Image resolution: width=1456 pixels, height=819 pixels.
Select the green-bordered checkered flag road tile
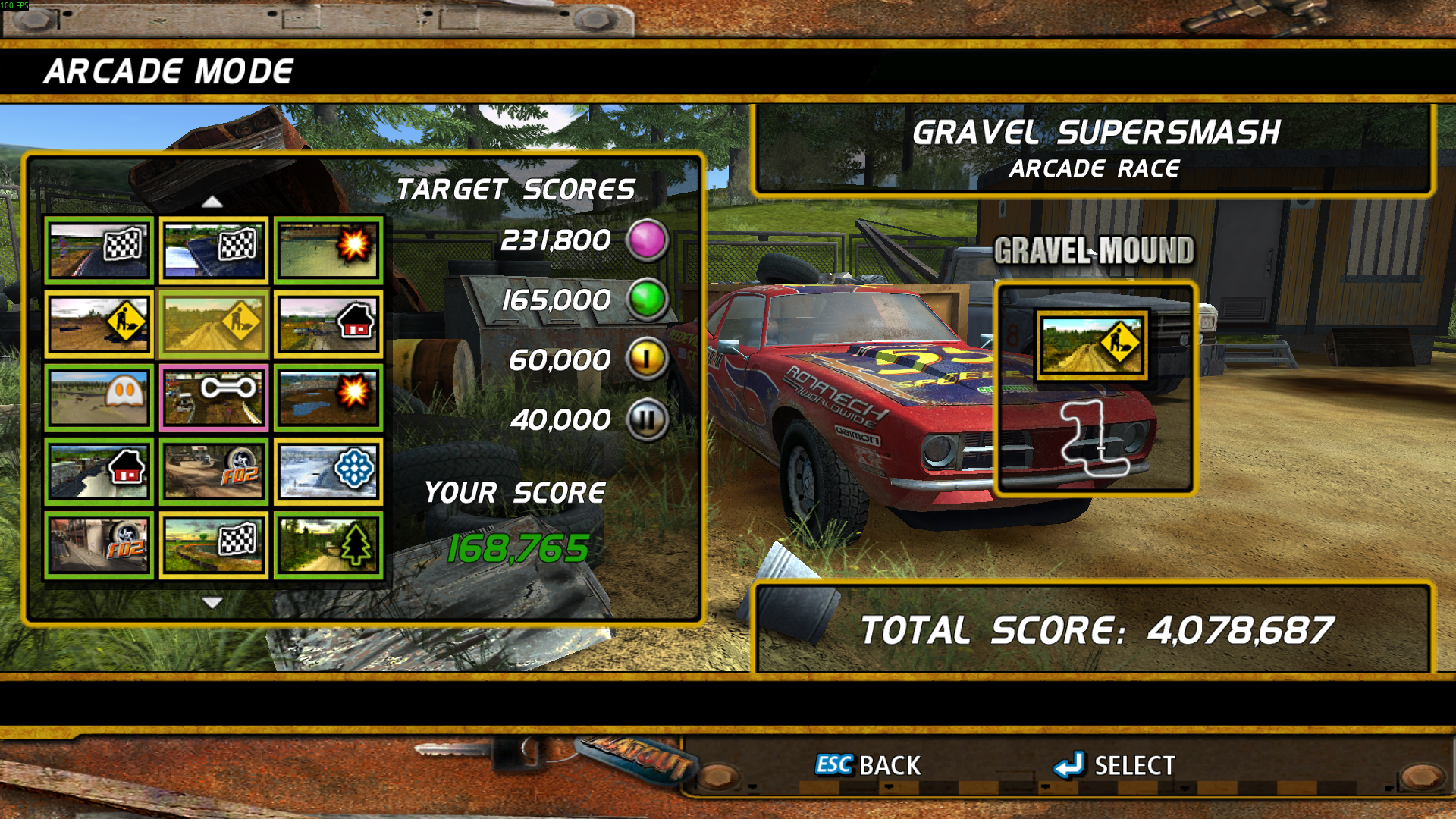pyautogui.click(x=99, y=250)
